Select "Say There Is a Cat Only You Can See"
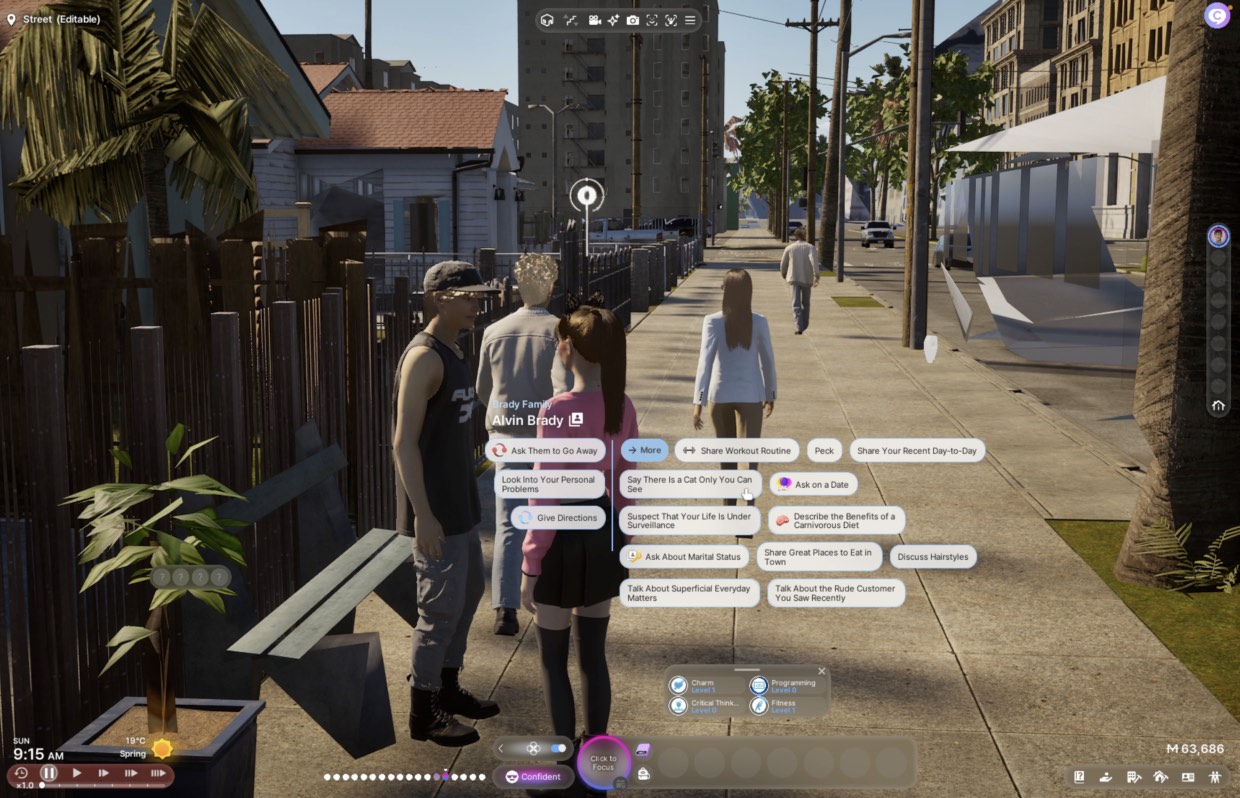 689,484
